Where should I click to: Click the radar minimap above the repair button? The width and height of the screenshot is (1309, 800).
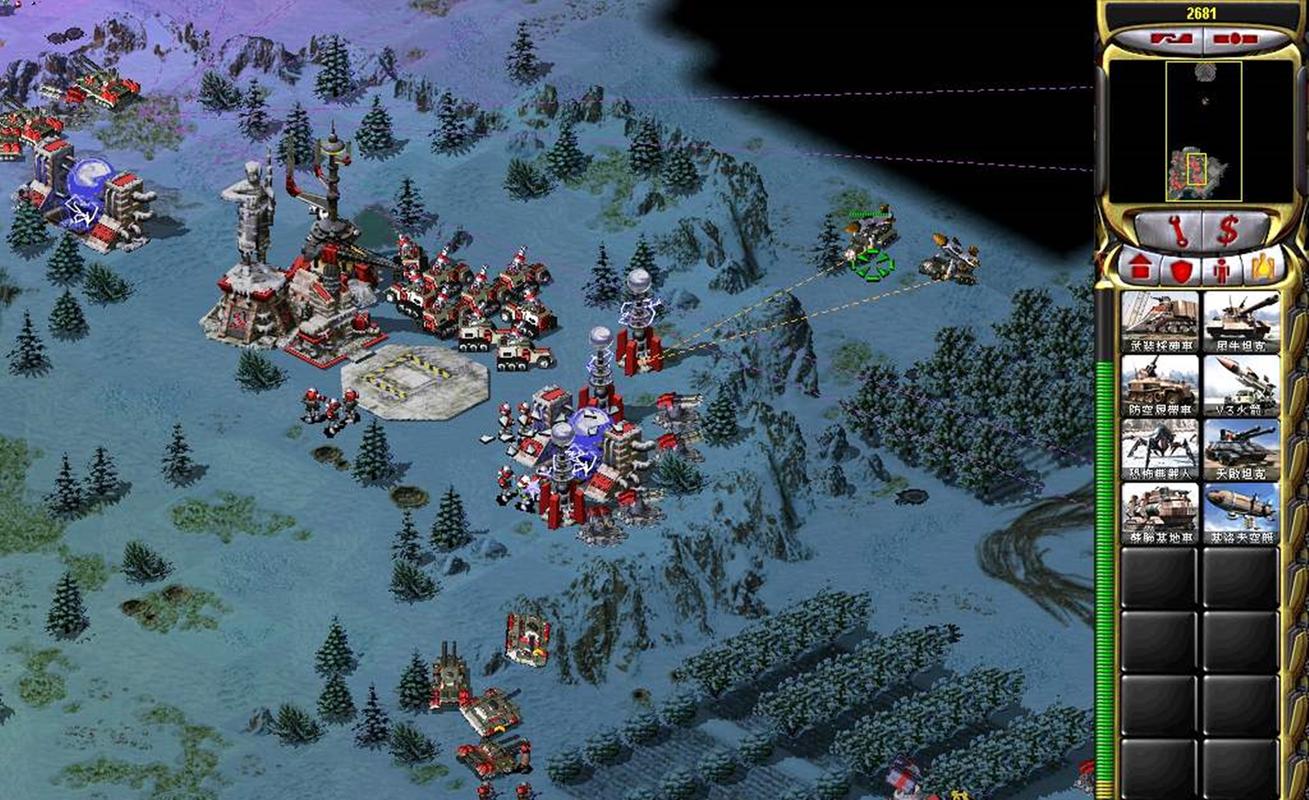(1203, 130)
